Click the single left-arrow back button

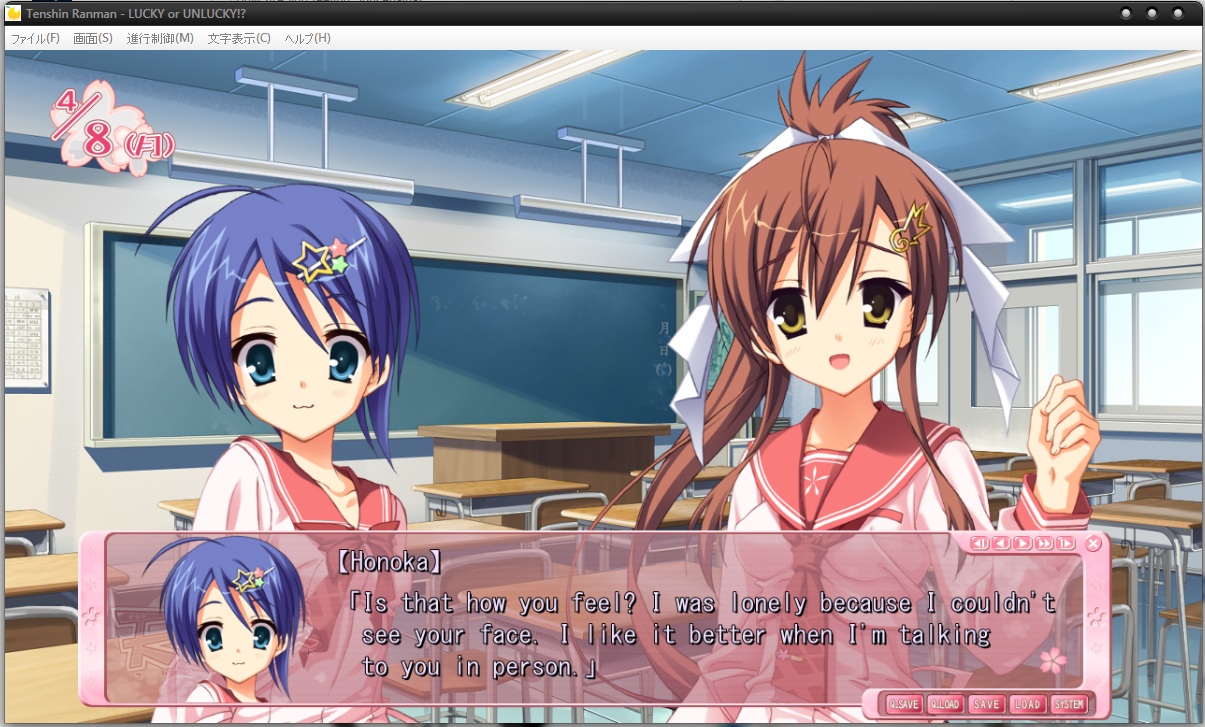pyautogui.click(x=1001, y=544)
